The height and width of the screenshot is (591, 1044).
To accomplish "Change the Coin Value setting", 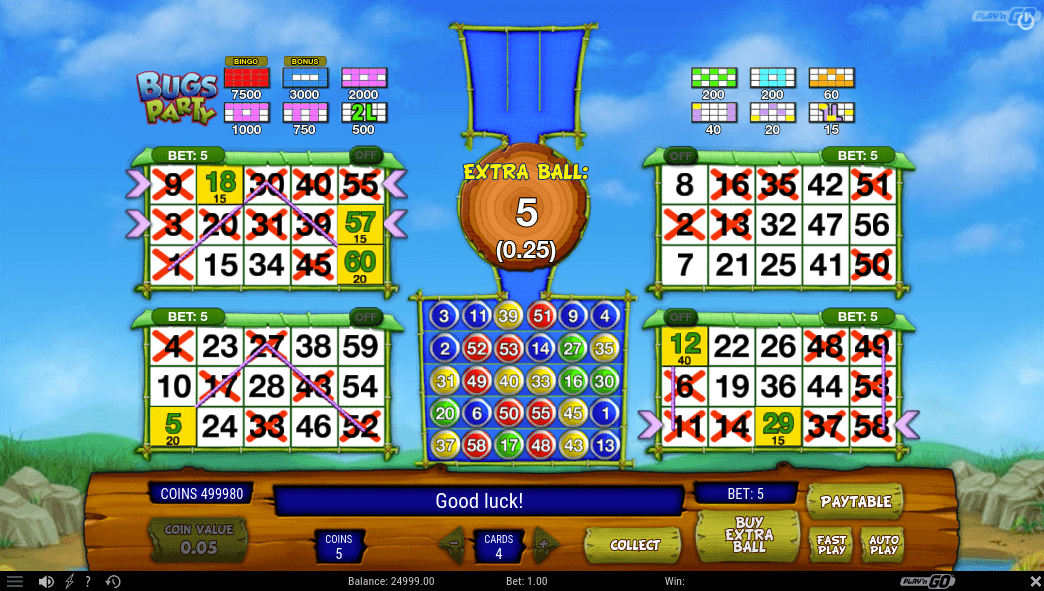I will [198, 540].
